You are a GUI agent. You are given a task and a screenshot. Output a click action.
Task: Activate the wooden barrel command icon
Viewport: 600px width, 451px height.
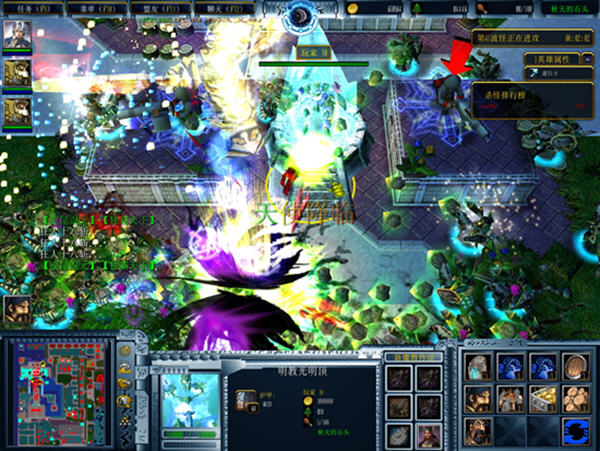click(574, 367)
